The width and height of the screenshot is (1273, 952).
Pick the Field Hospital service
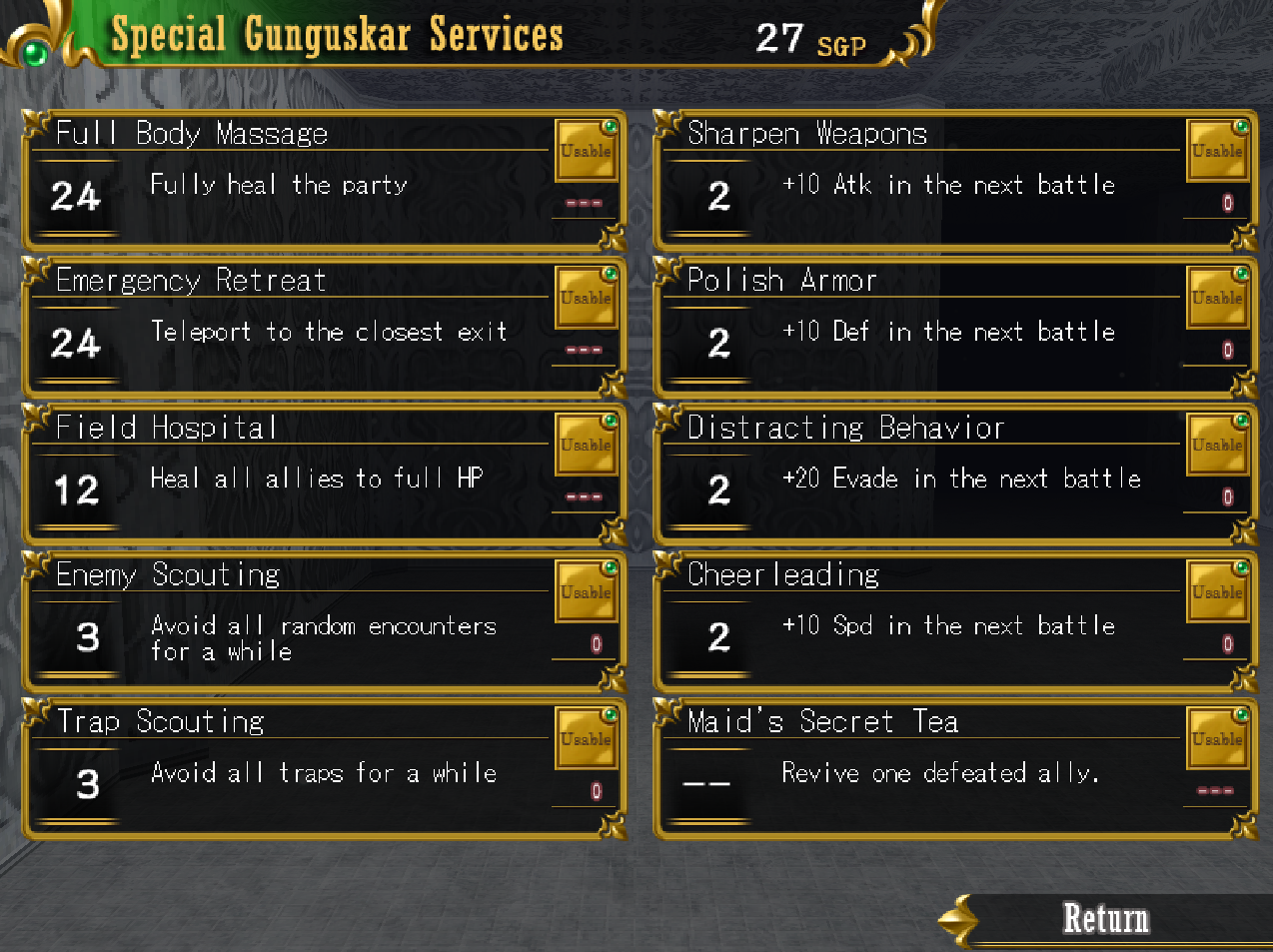click(x=290, y=475)
